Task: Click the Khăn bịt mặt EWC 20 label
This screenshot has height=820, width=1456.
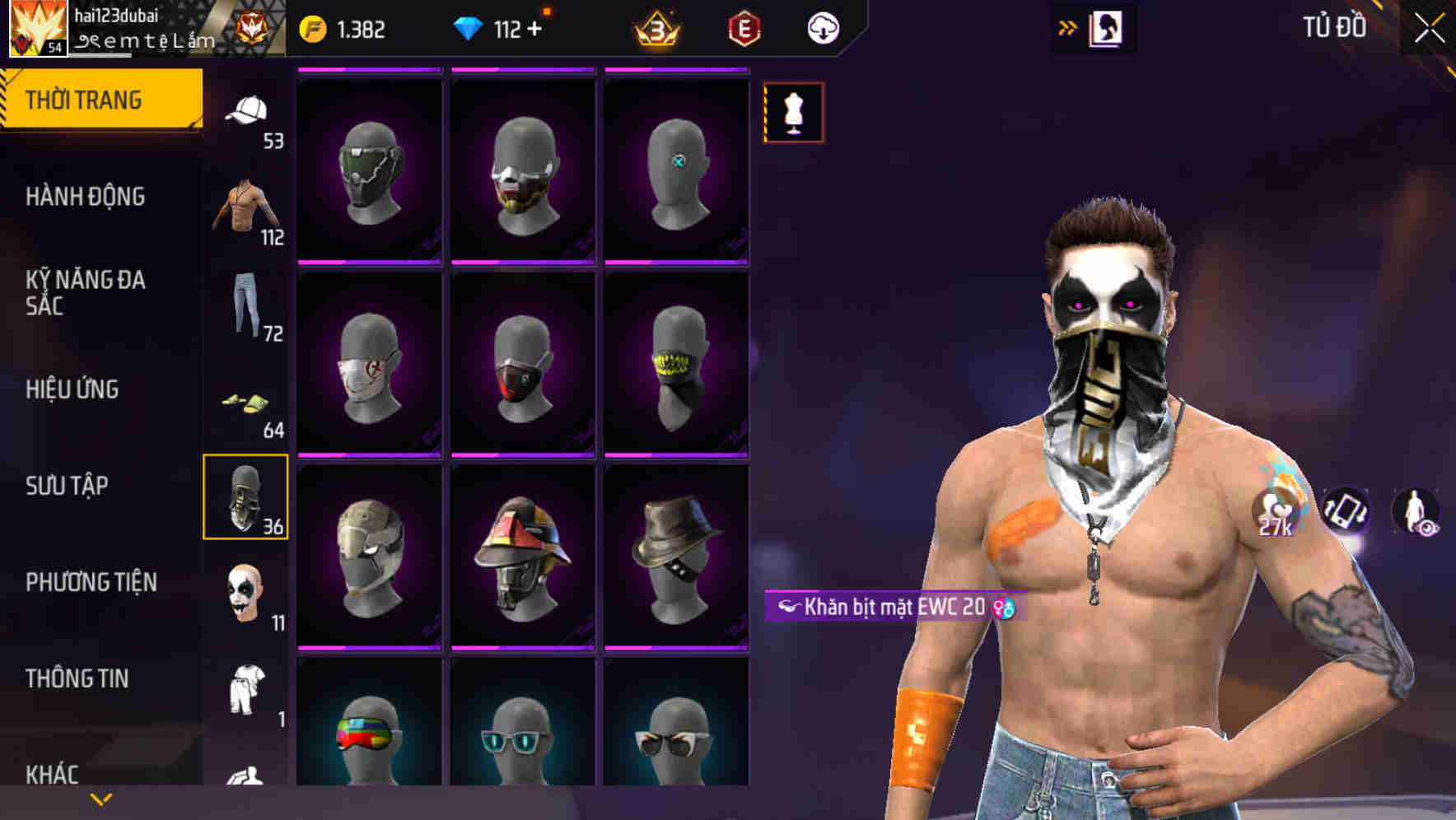Action: coord(894,604)
